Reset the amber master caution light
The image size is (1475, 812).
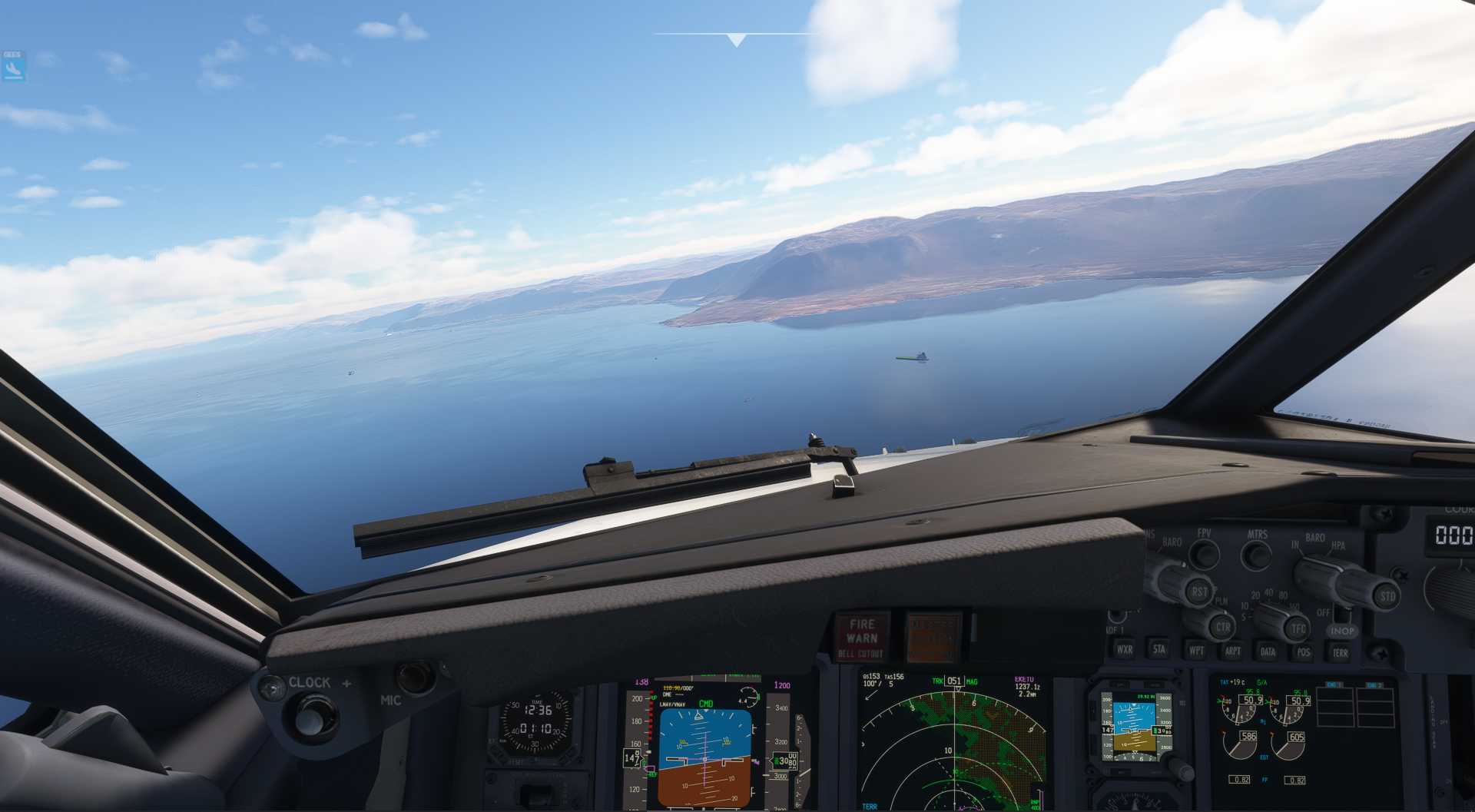932,637
